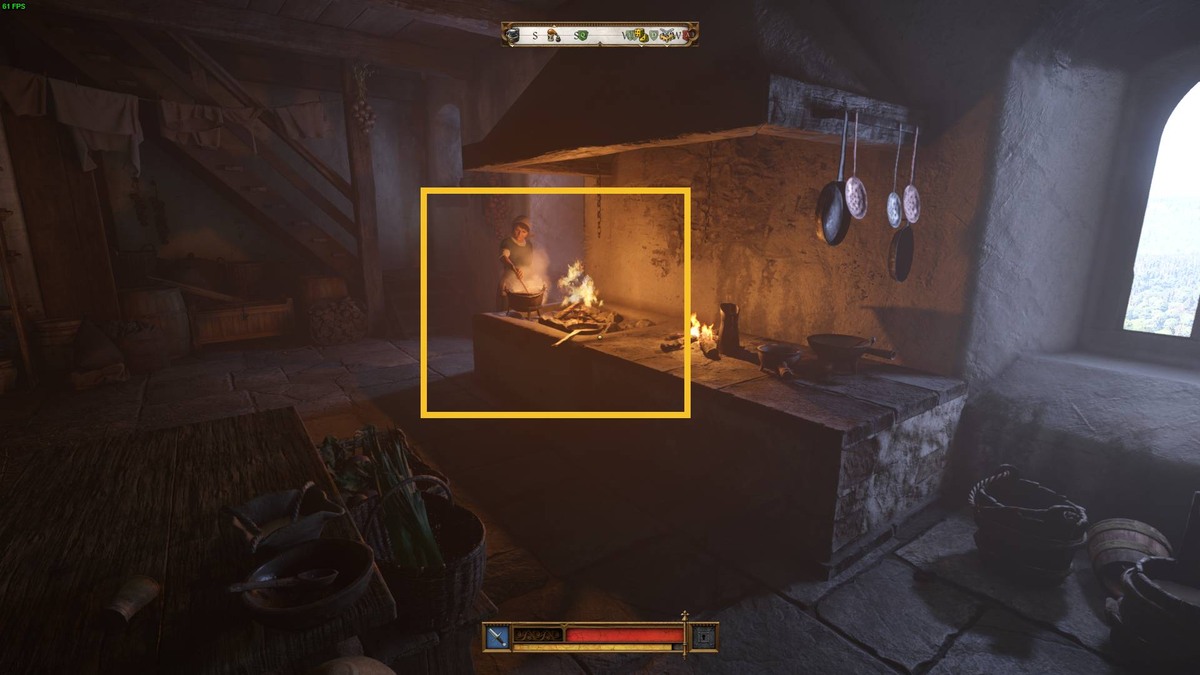This screenshot has width=1200, height=675.
Task: Click the green Q quest marker on compass
Action: pos(582,35)
